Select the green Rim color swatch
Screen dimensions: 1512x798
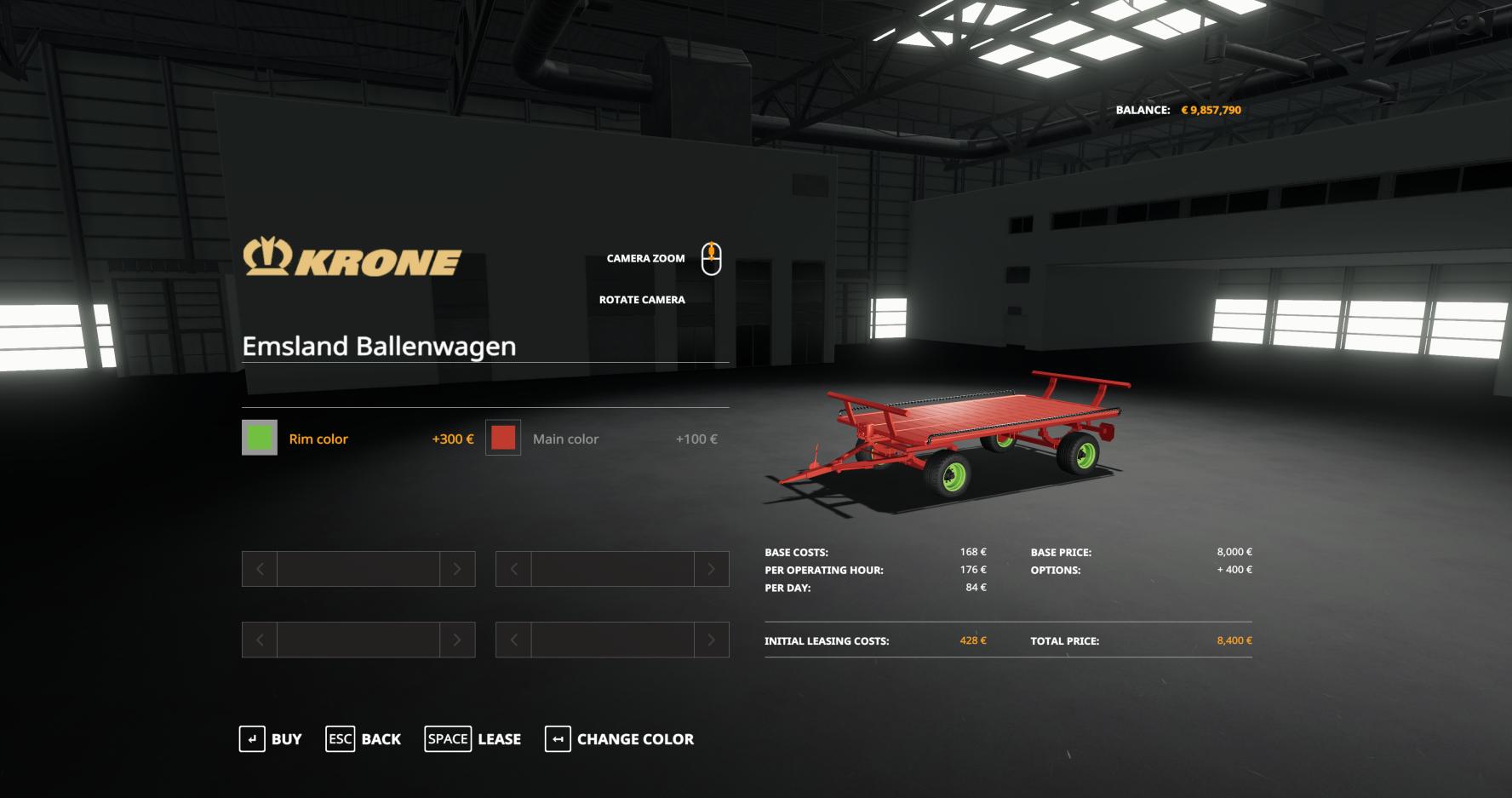[260, 438]
